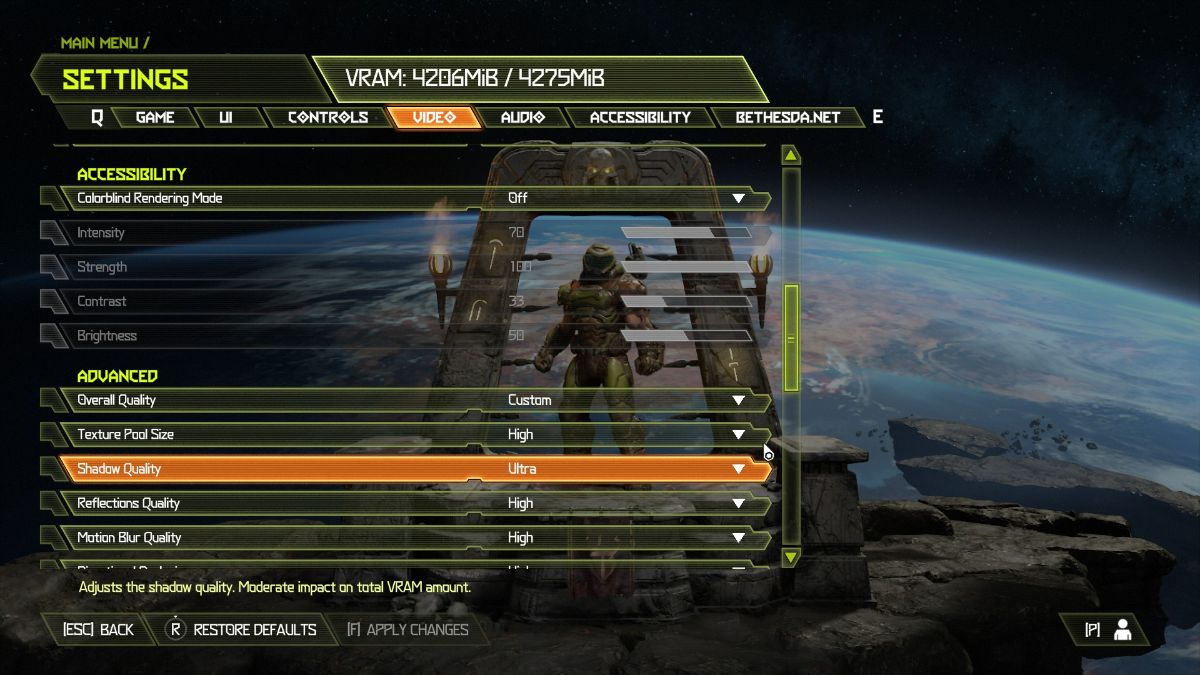The width and height of the screenshot is (1200, 675).
Task: Select the Video tab
Action: click(x=434, y=117)
